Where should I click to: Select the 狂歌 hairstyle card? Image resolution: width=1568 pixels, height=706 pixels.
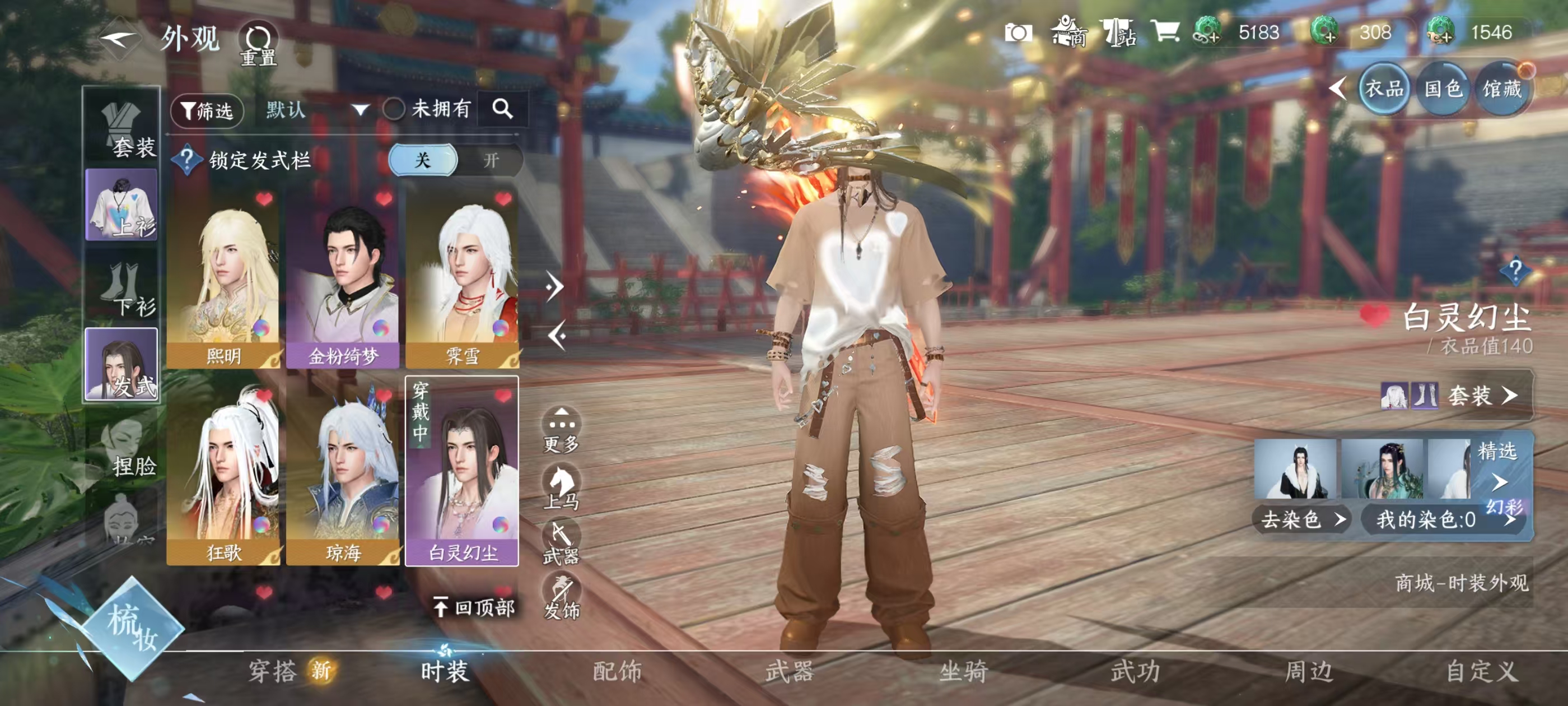(223, 475)
